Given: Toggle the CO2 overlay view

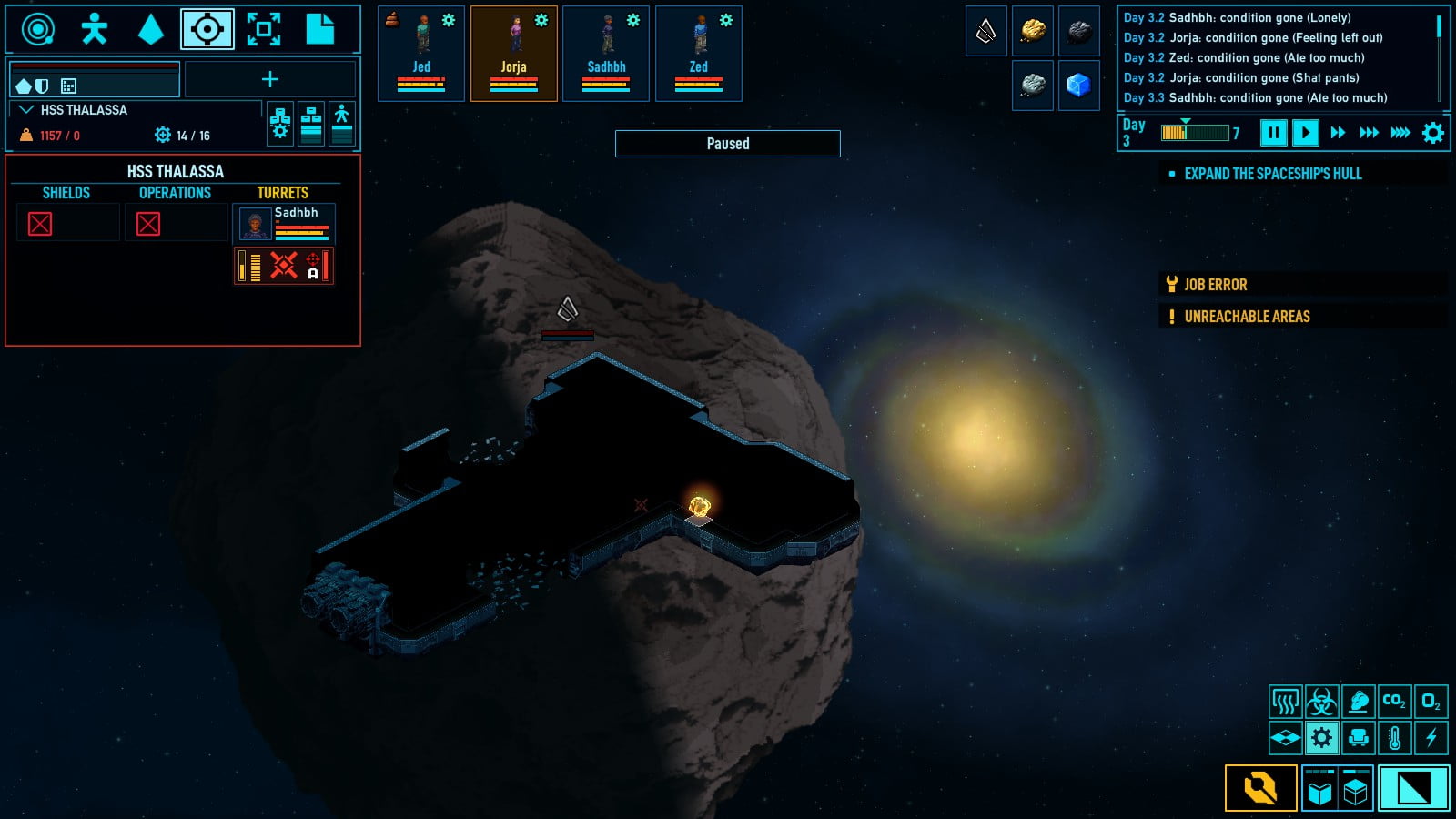Looking at the screenshot, I should (1394, 702).
